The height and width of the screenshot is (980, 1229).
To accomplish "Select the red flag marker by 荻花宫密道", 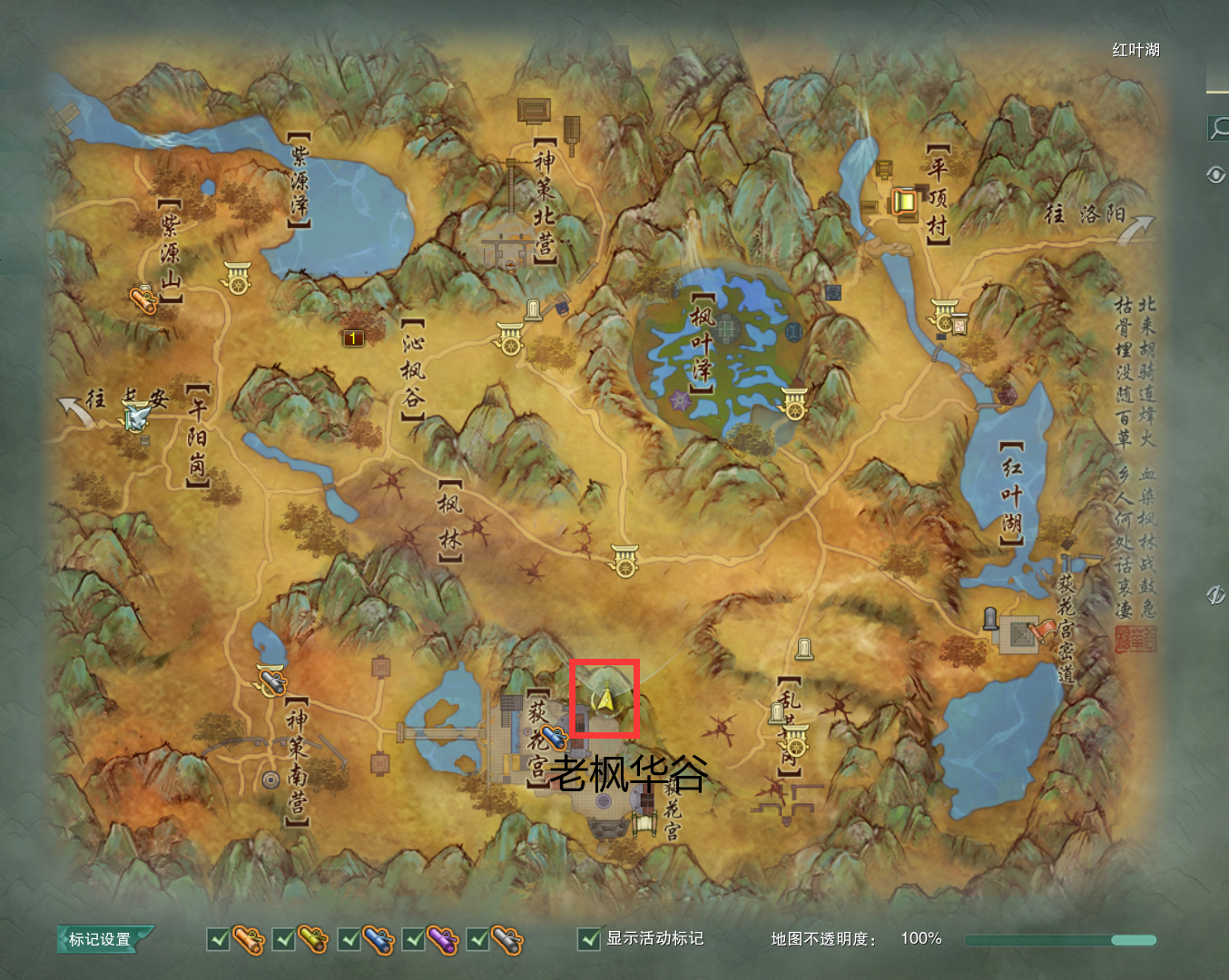I will tap(1042, 629).
